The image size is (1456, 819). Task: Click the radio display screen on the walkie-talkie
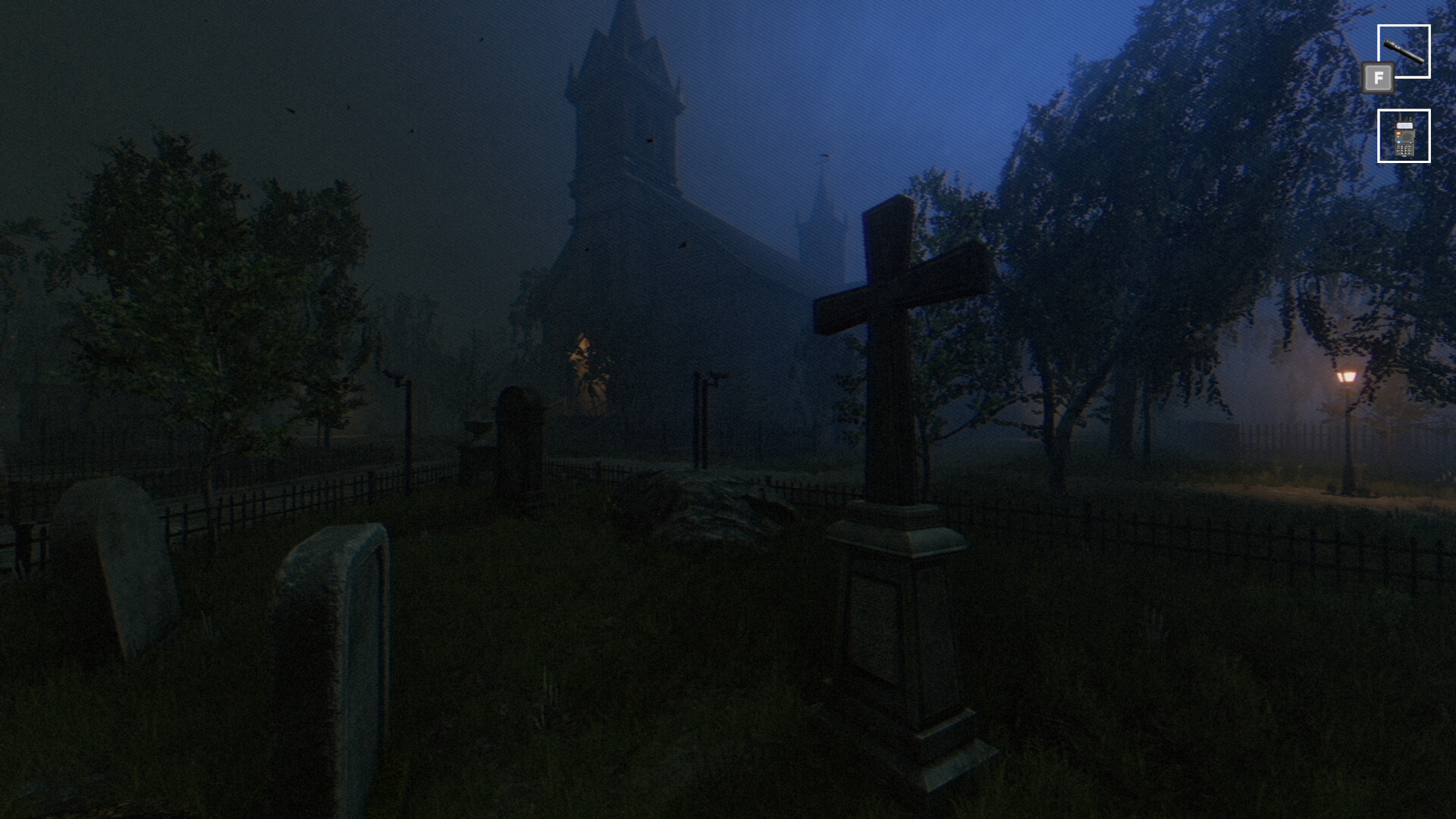coord(1404,125)
